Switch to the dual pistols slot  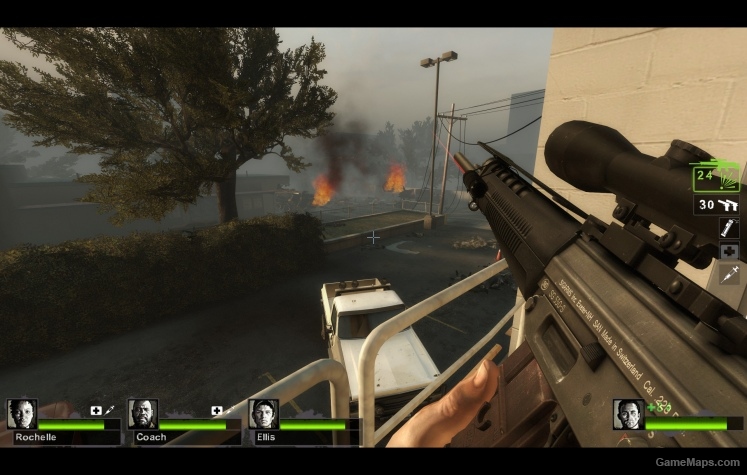coord(717,205)
